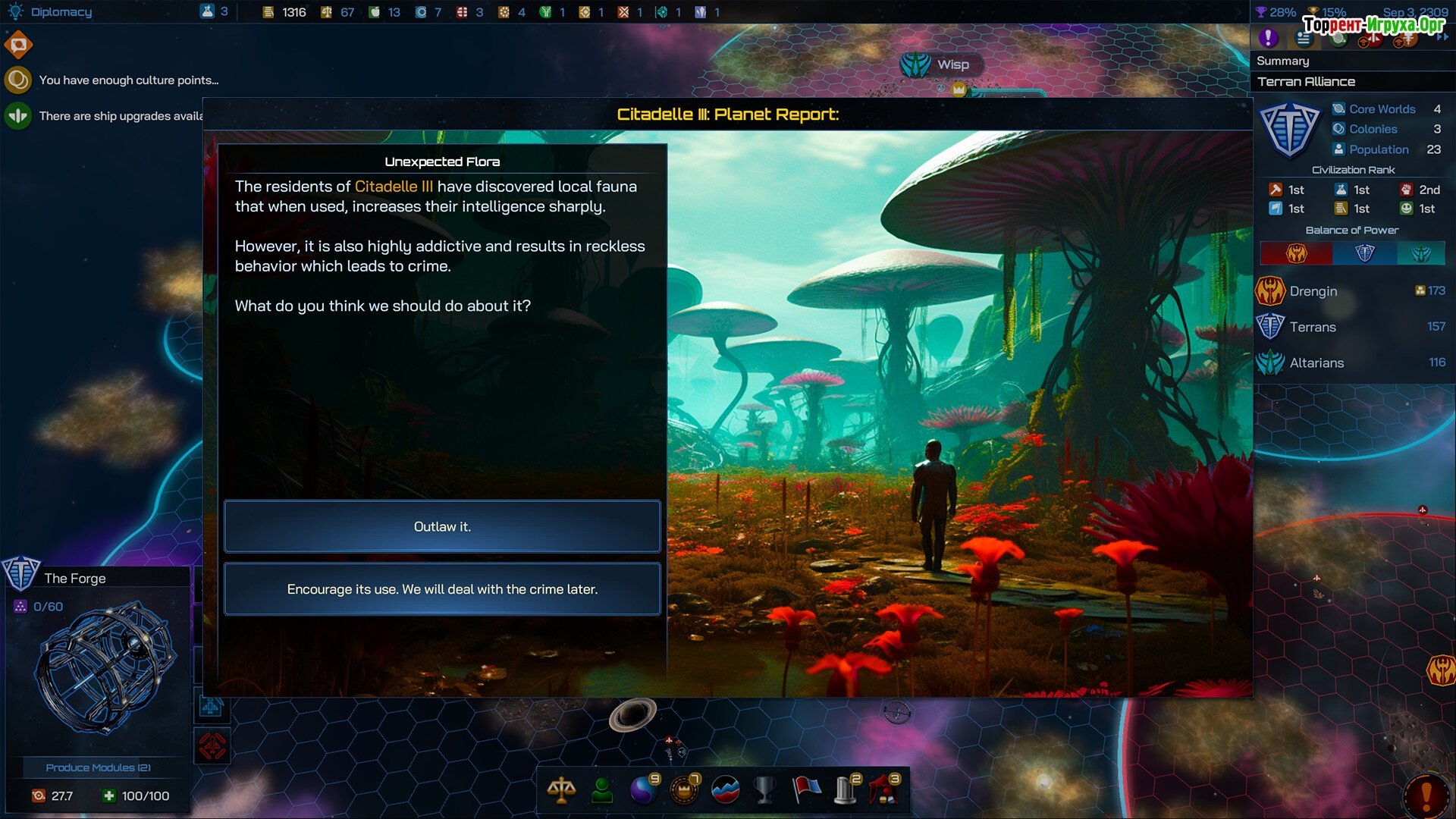The width and height of the screenshot is (1456, 819).
Task: Open the culture points notification
Action: click(x=128, y=80)
